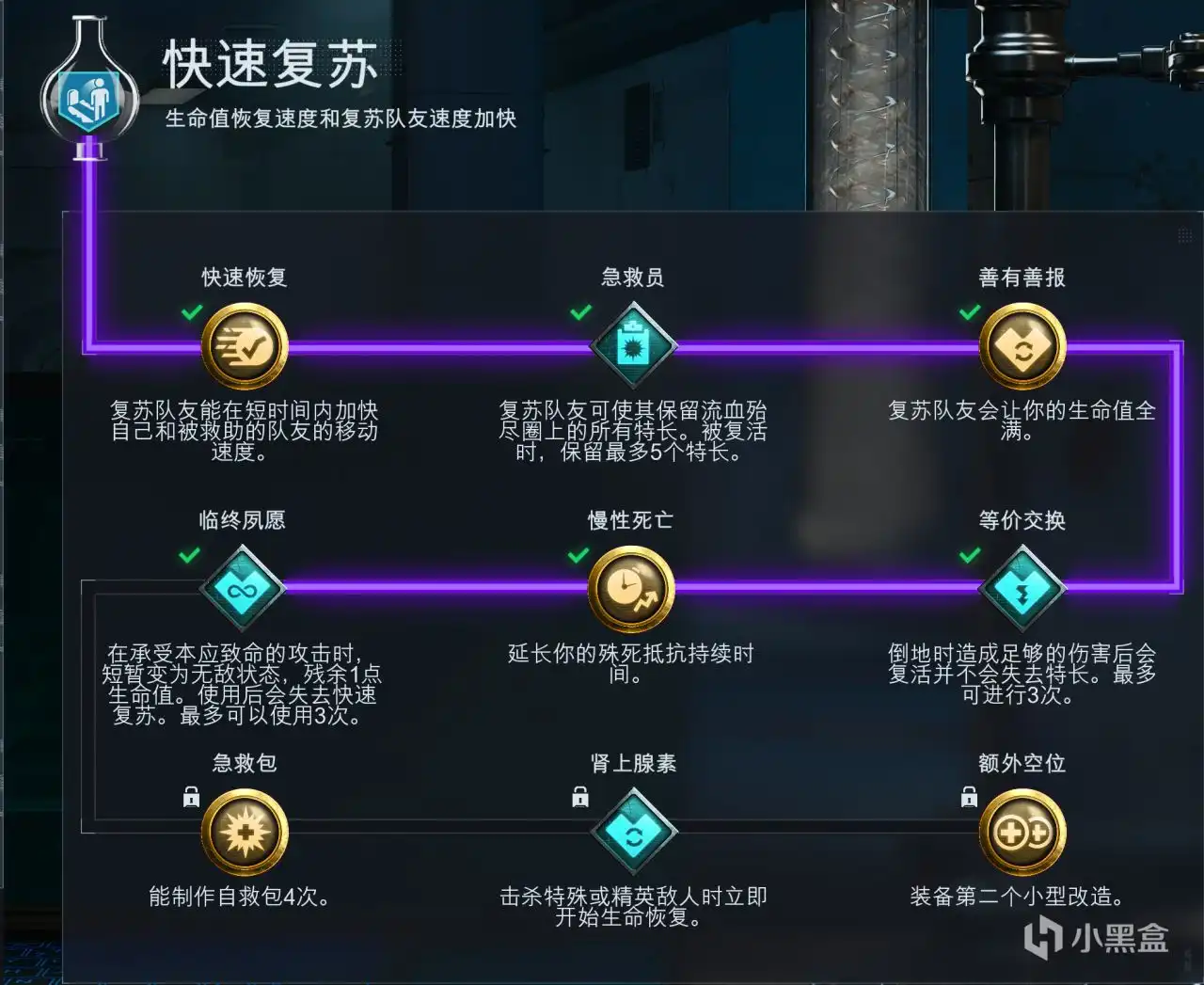Select the 慢性死亡 clock perk icon
Image resolution: width=1204 pixels, height=985 pixels.
point(630,587)
